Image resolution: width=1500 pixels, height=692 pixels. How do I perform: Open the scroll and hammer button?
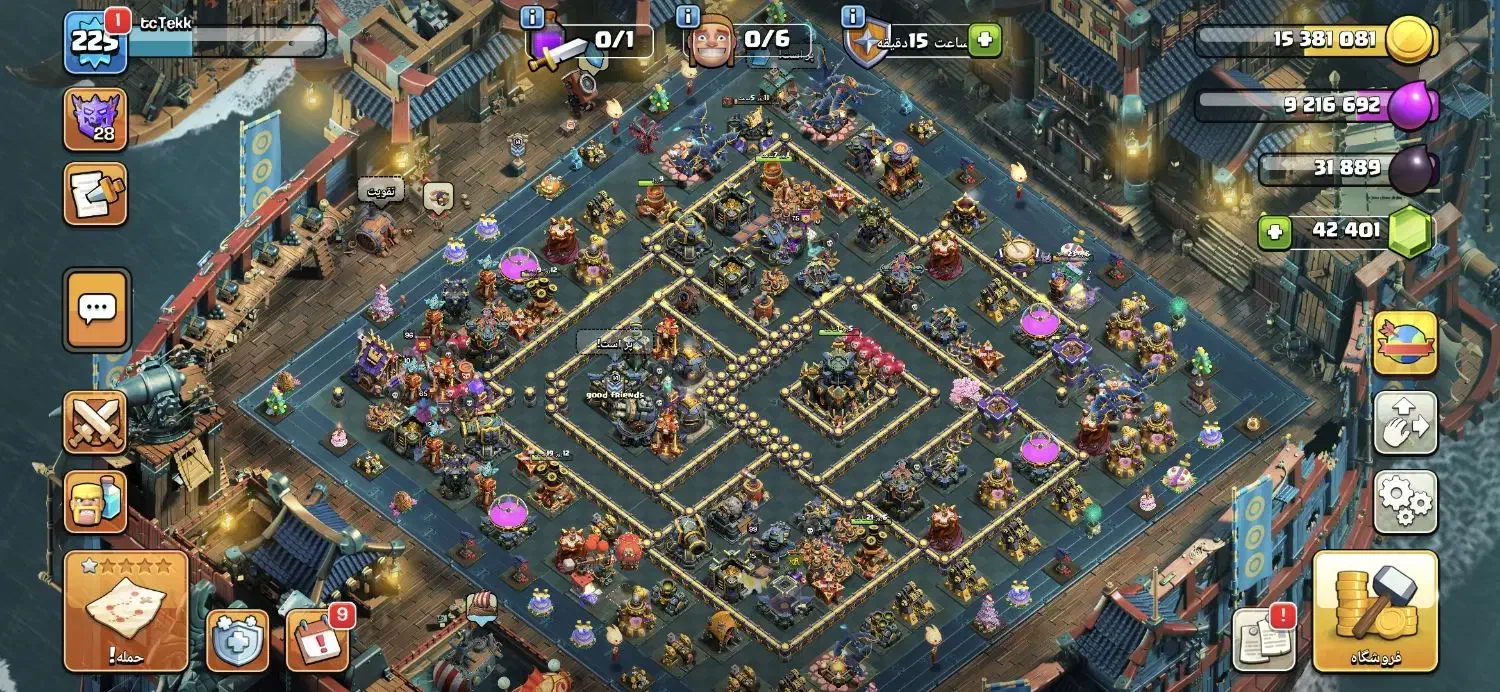coord(95,193)
